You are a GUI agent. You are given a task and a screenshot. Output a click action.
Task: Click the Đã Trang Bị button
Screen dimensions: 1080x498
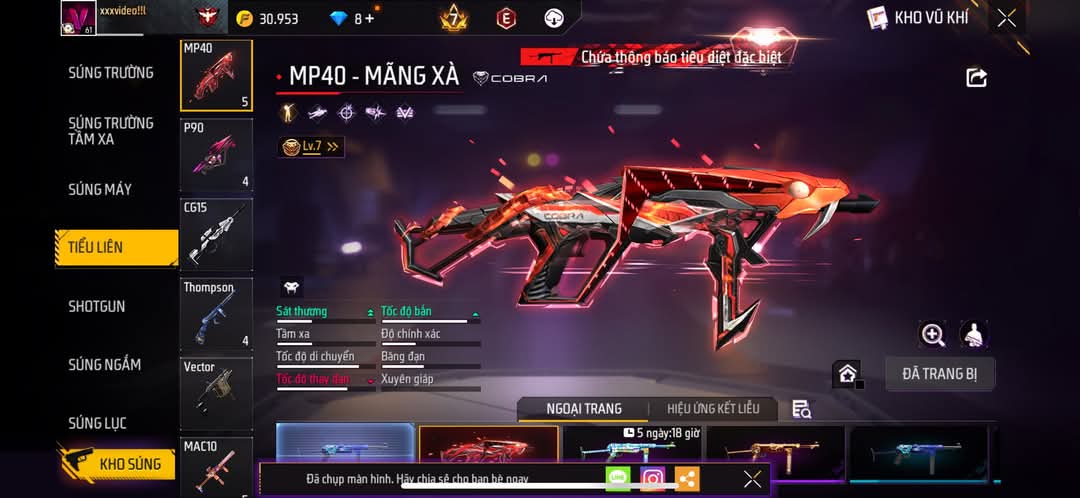[940, 374]
